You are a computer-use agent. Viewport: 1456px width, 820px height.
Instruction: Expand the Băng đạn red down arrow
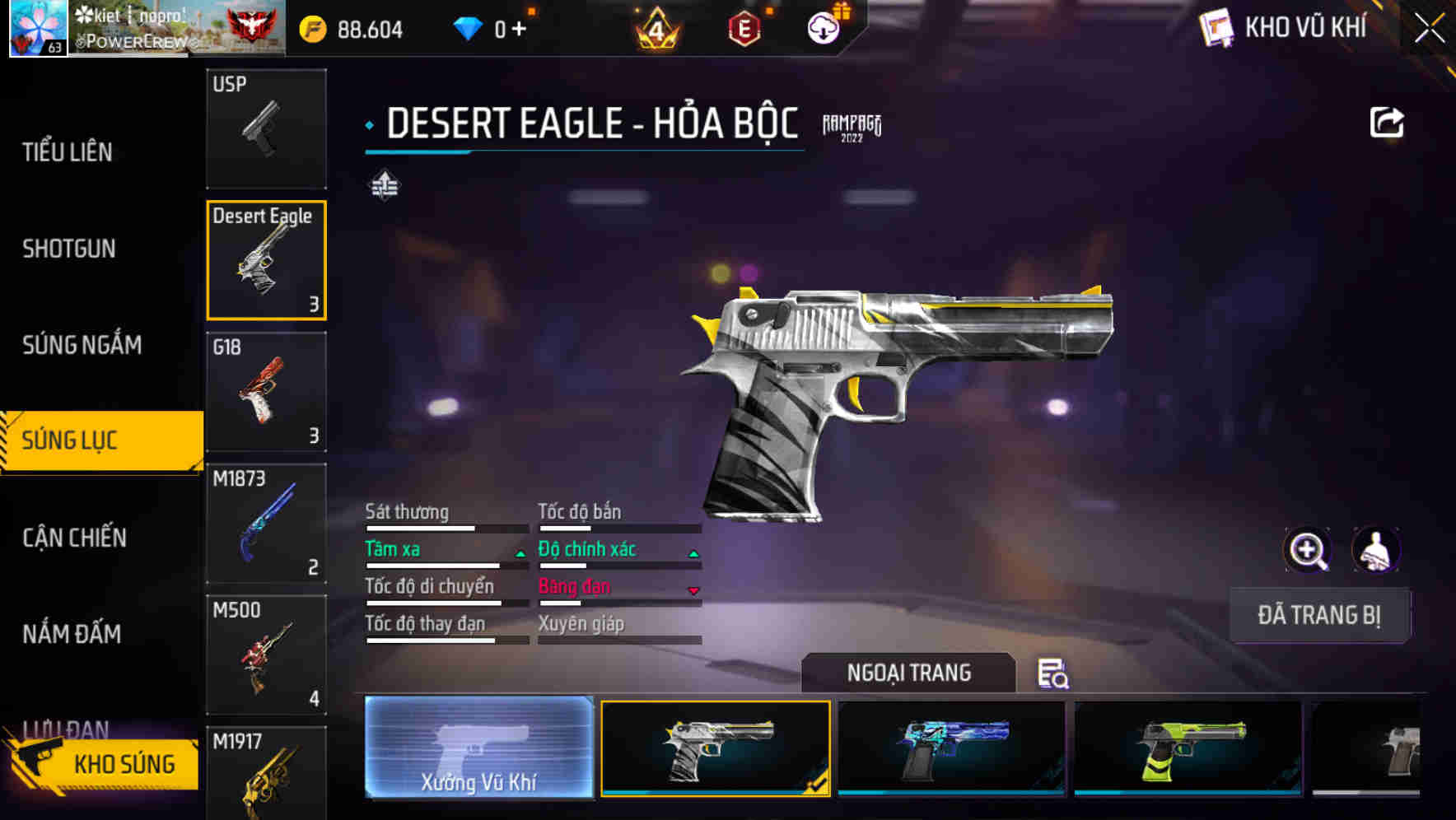click(693, 589)
